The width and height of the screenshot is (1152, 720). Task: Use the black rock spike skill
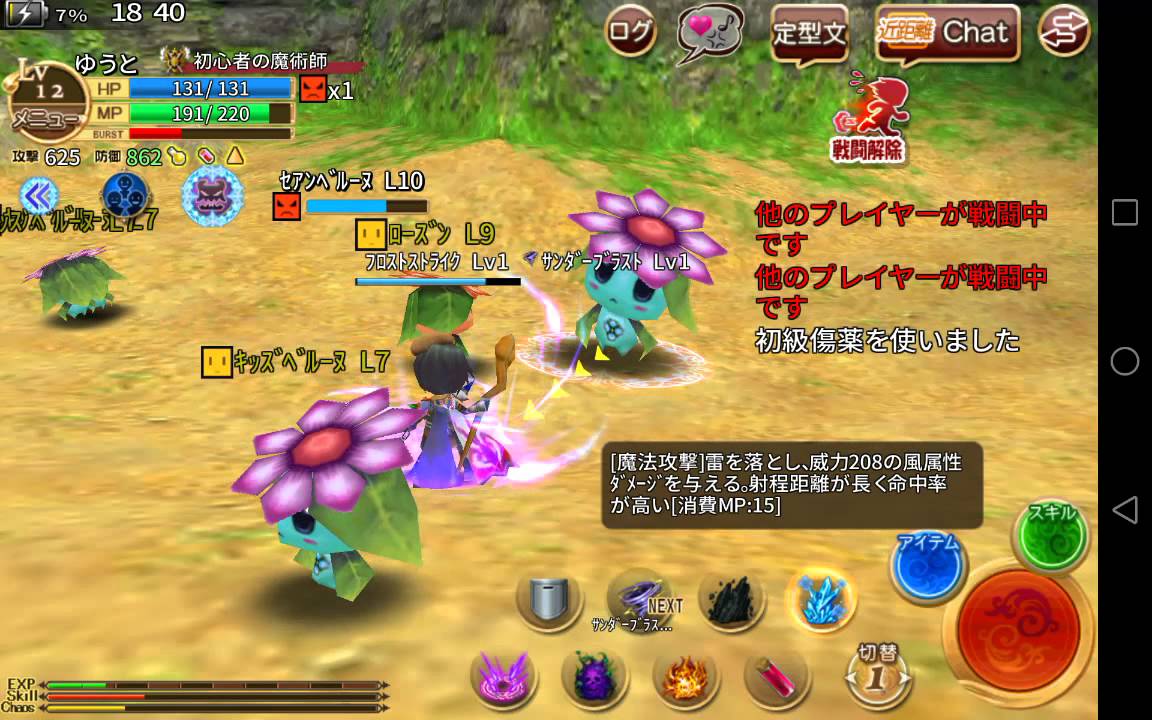(x=731, y=600)
